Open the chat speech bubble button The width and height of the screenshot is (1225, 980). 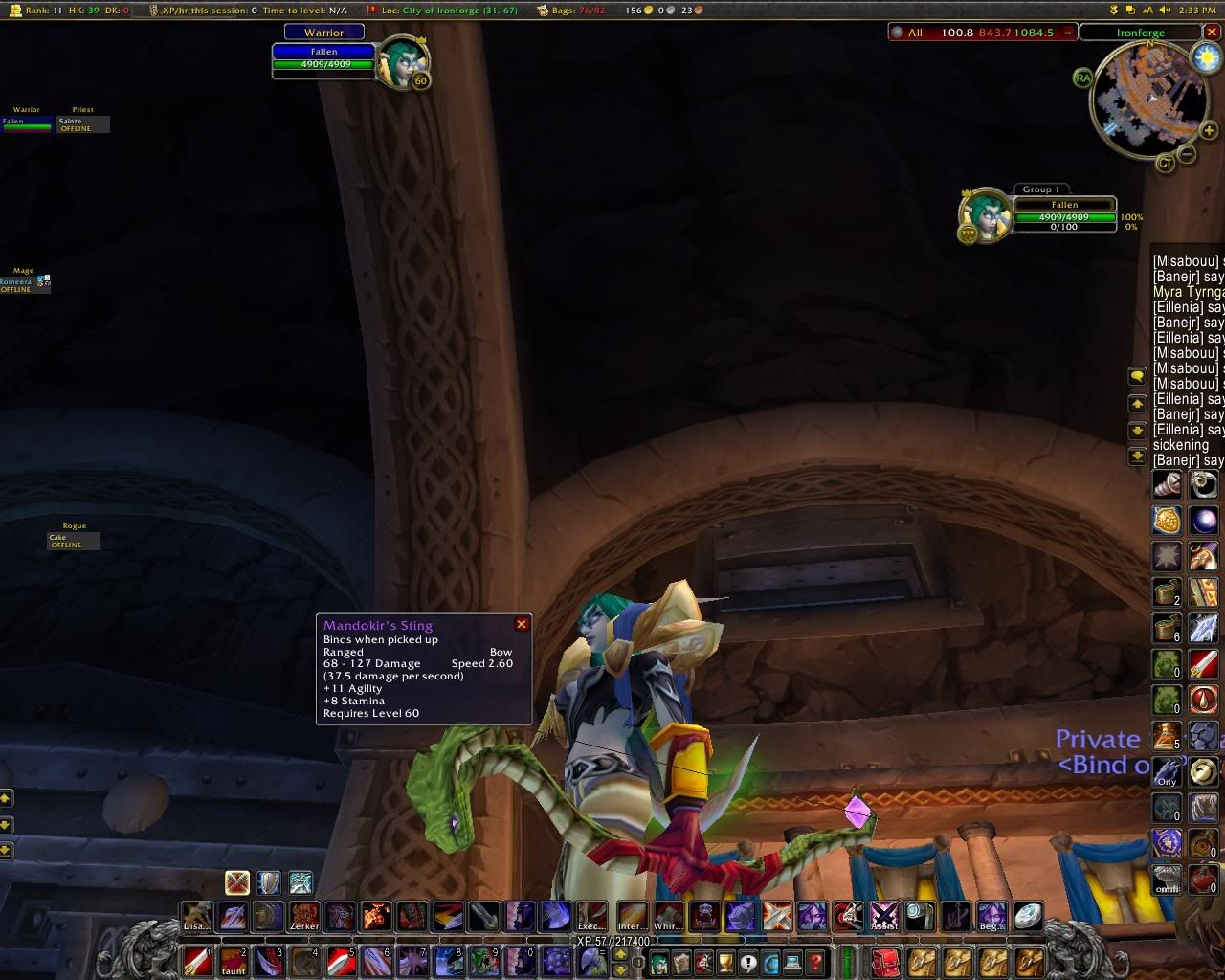pos(1137,376)
